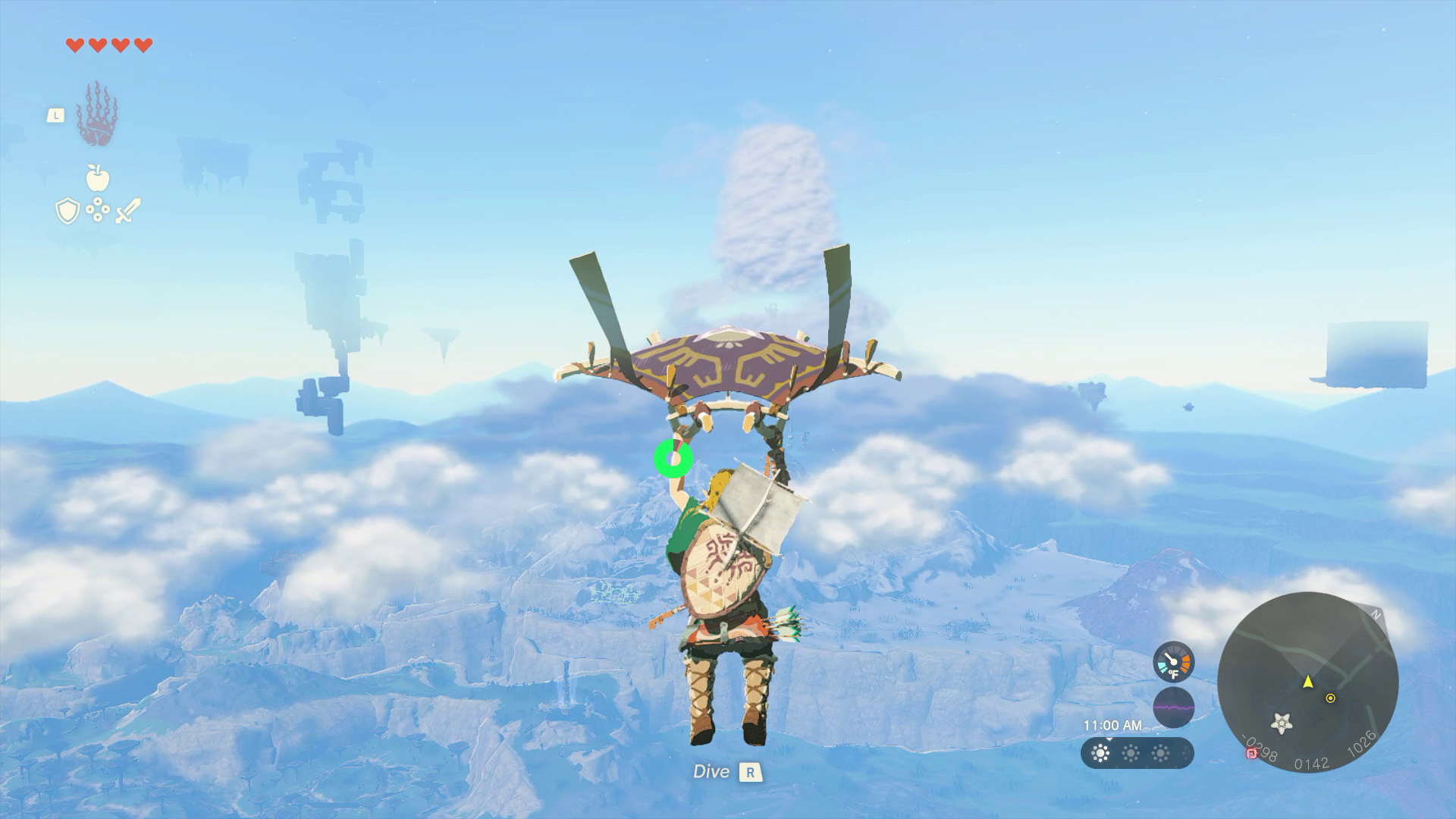1456x819 pixels.
Task: Click the yellow player arrow on minimap
Action: pos(1307,682)
